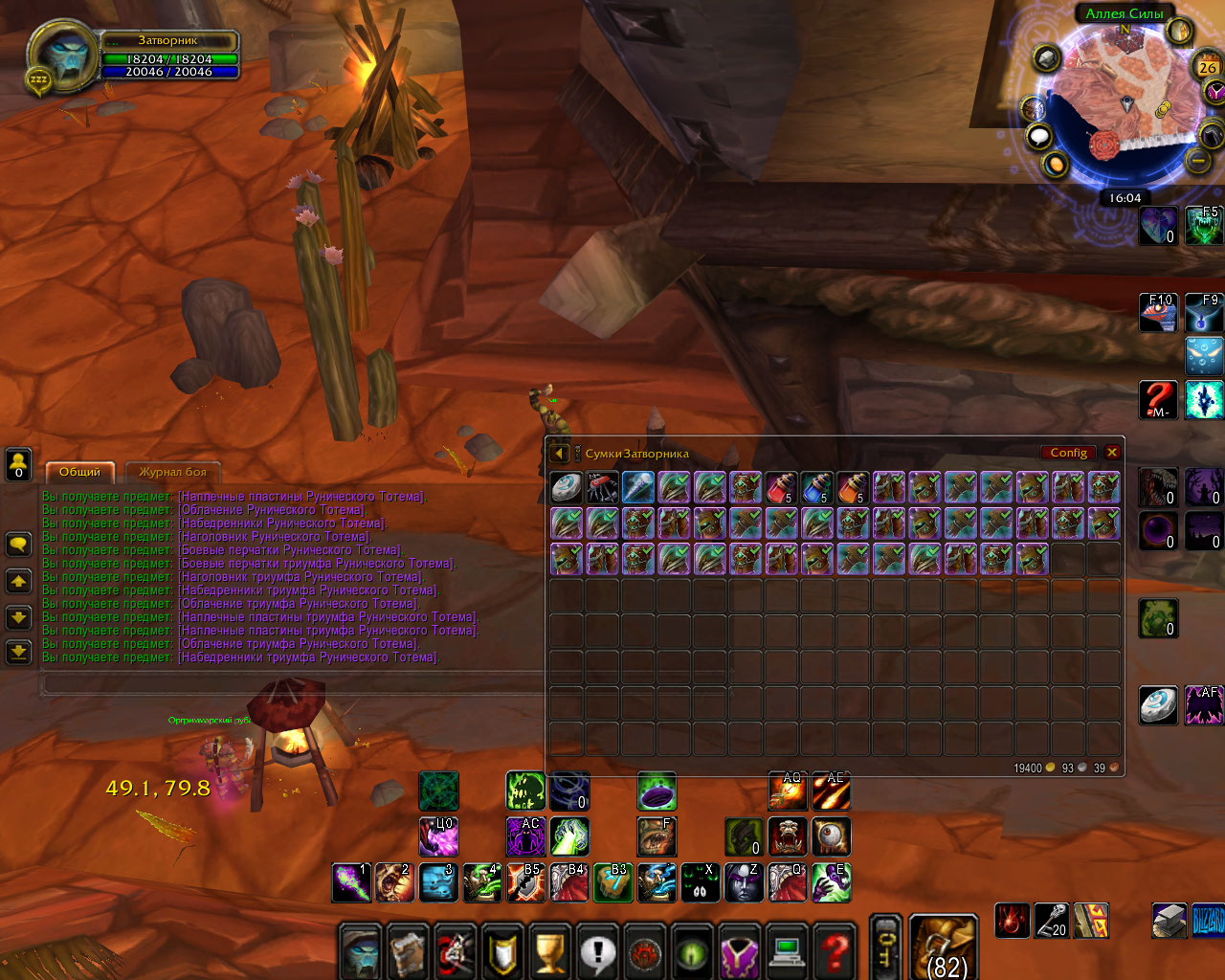The image size is (1225, 980).
Task: Click the keyring icon beside the backpack
Action: click(885, 946)
